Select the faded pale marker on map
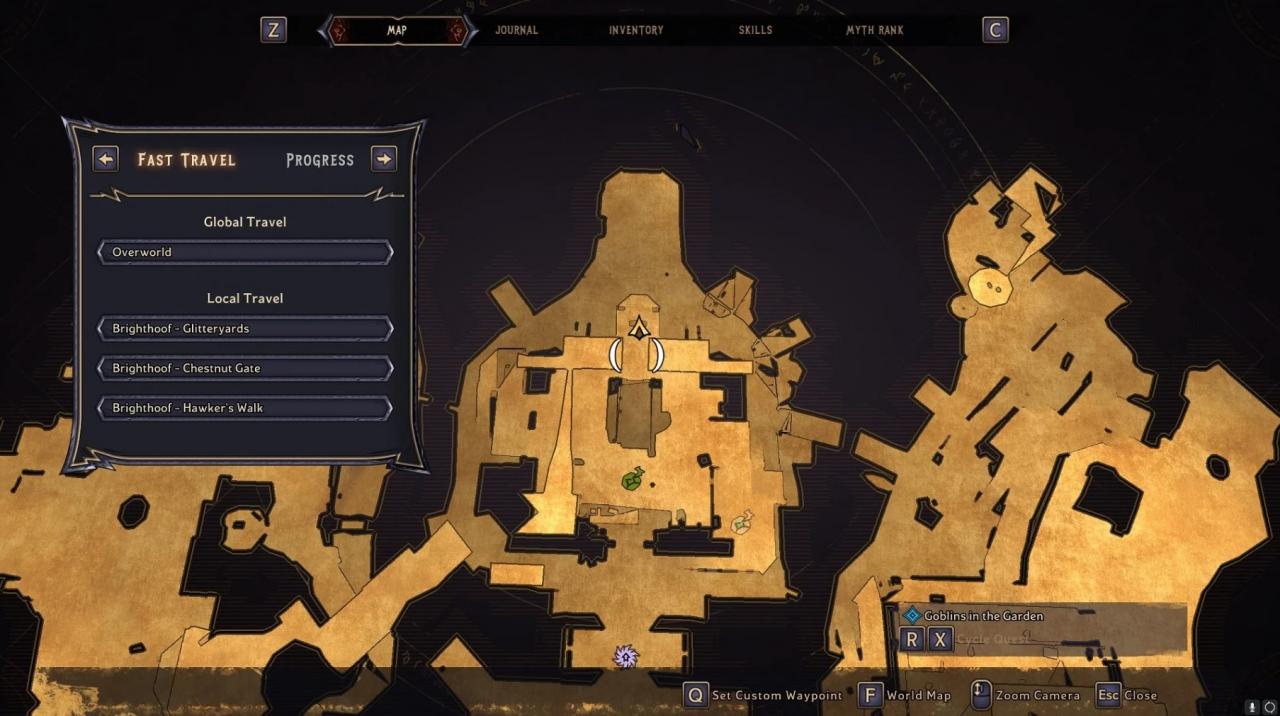 click(741, 521)
